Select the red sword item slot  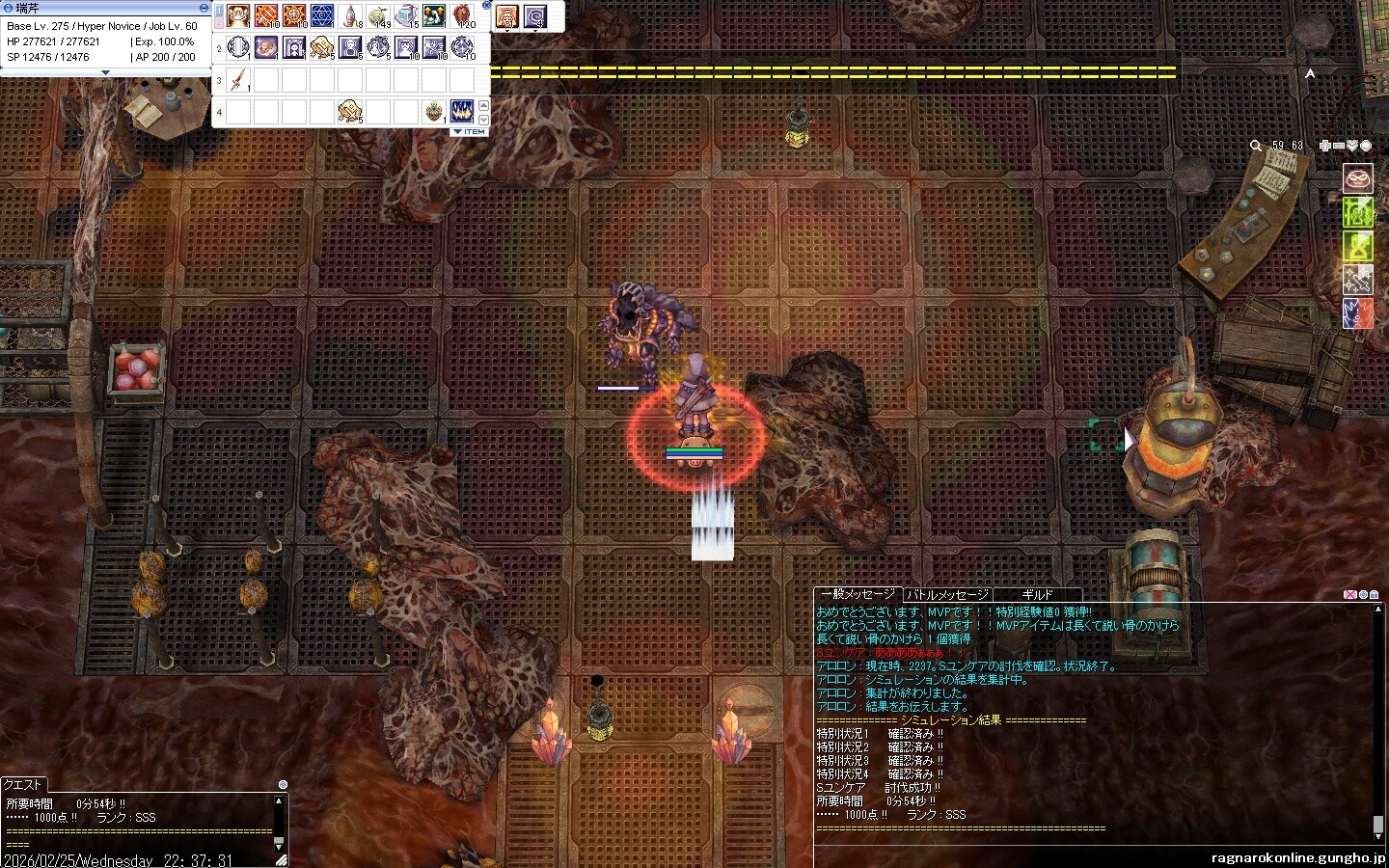point(238,79)
